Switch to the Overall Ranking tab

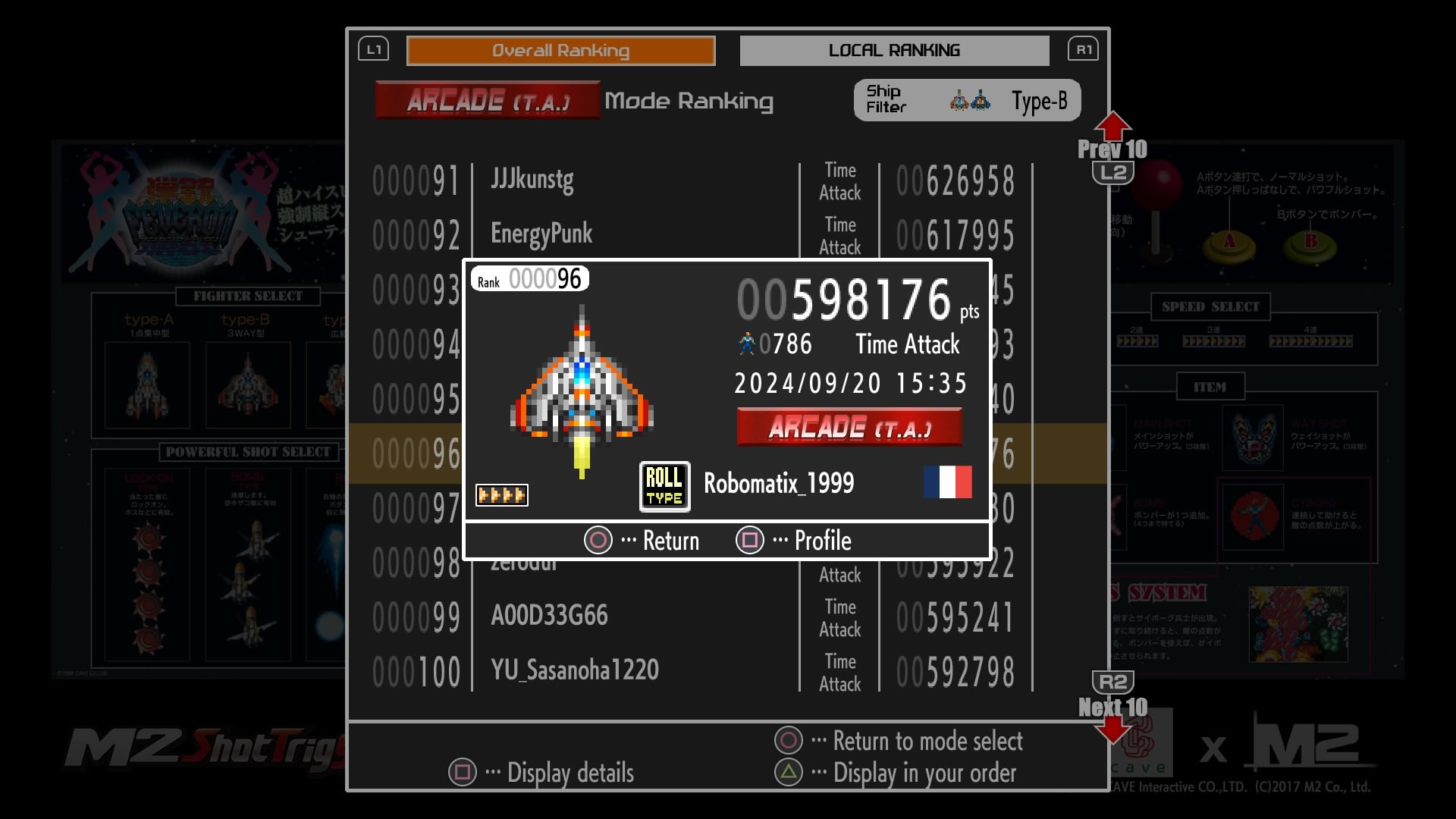[x=561, y=51]
